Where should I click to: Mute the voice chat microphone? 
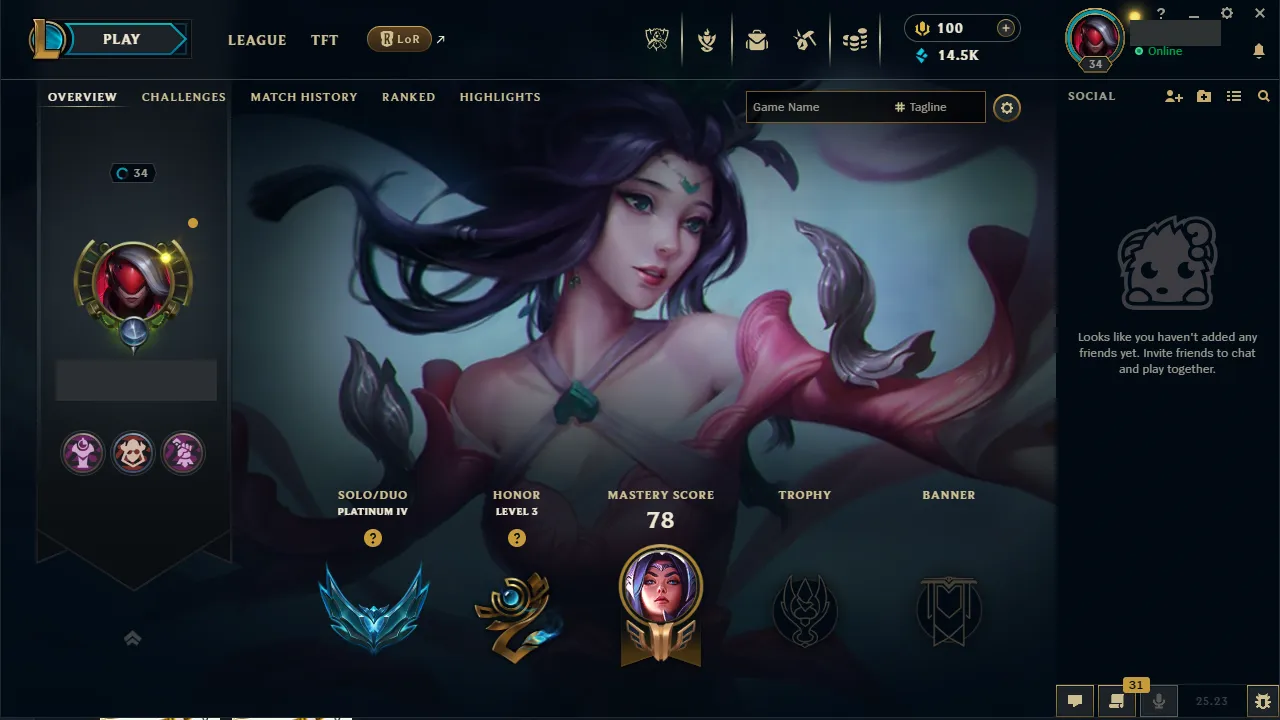click(x=1158, y=701)
